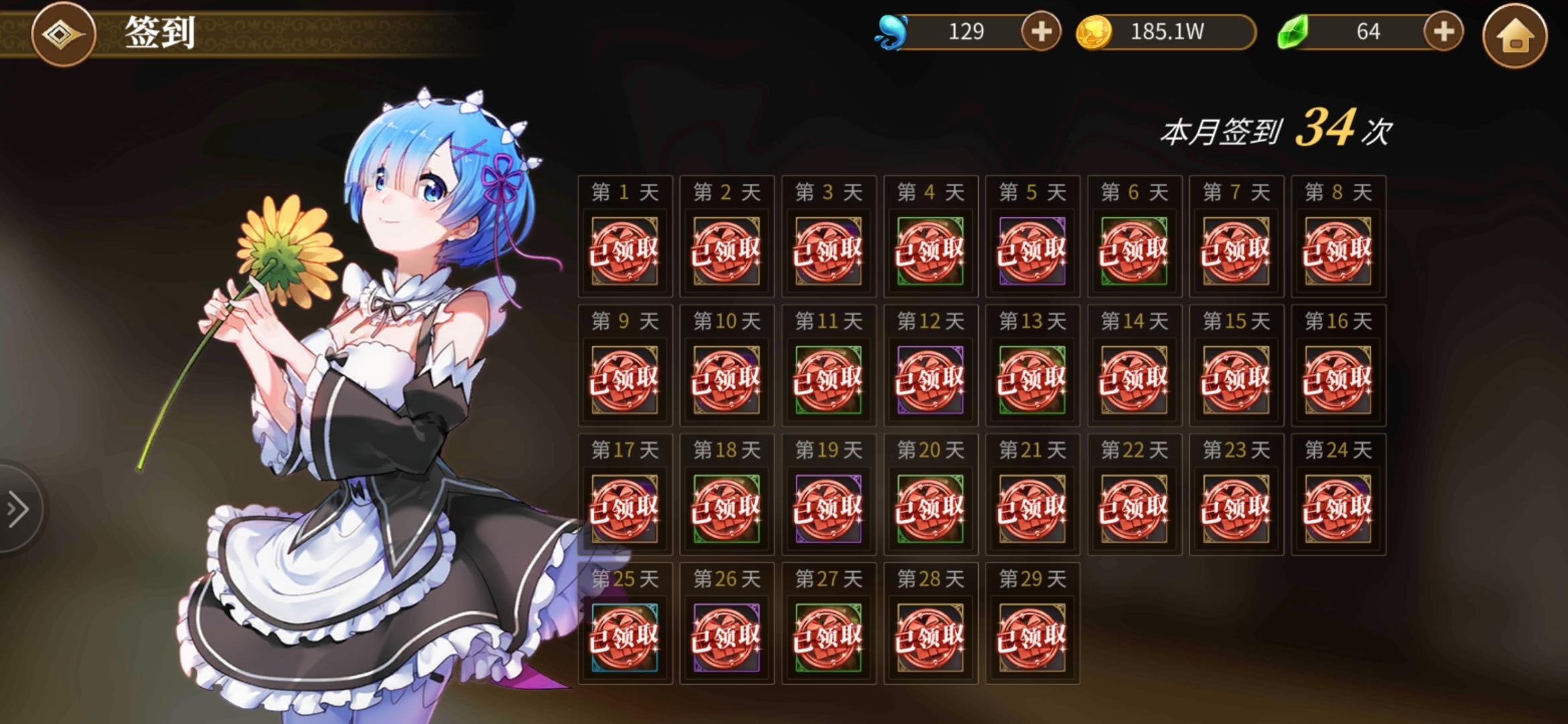Tap the gold coin currency icon
The image size is (1568, 724).
click(x=1098, y=30)
